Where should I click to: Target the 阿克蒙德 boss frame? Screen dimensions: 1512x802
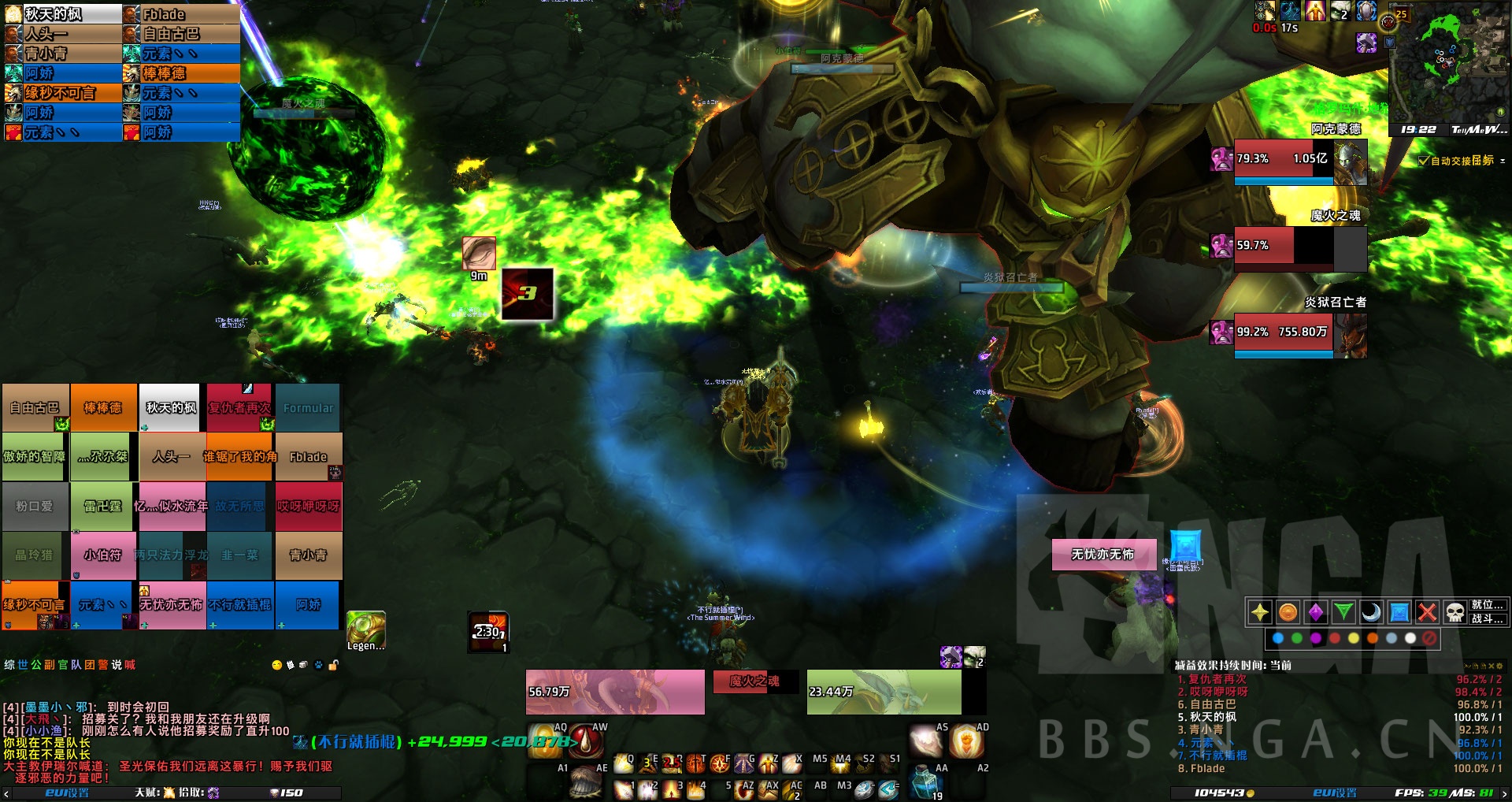pos(1299,162)
